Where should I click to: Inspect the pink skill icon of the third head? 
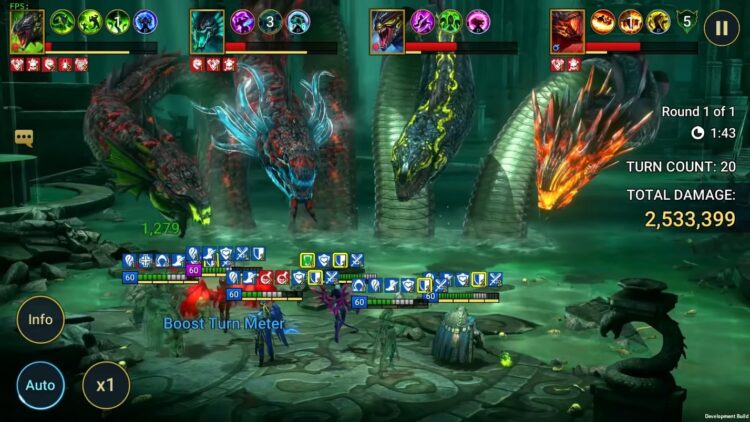pos(479,21)
